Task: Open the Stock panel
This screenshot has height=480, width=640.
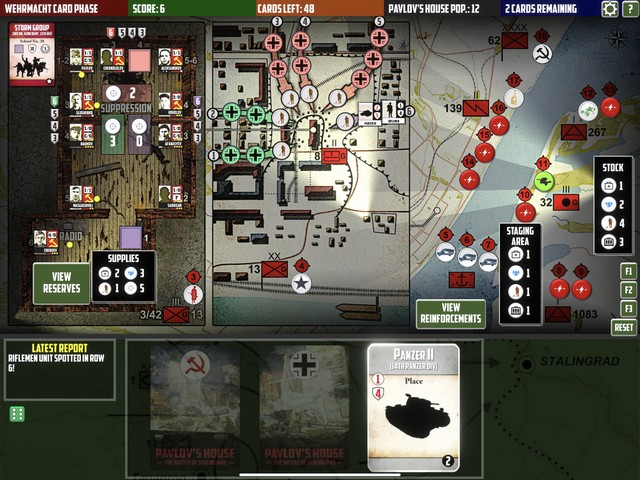Action: (612, 203)
